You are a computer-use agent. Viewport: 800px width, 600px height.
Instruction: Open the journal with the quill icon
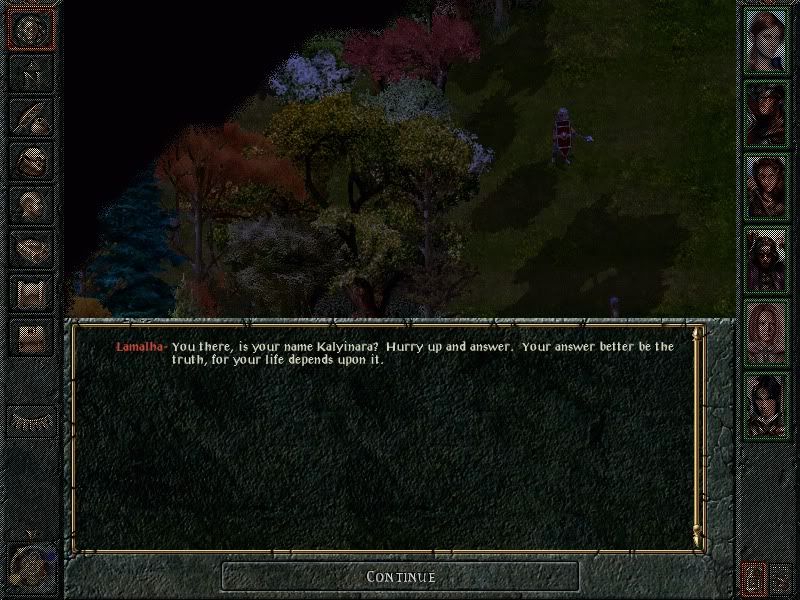click(x=31, y=117)
